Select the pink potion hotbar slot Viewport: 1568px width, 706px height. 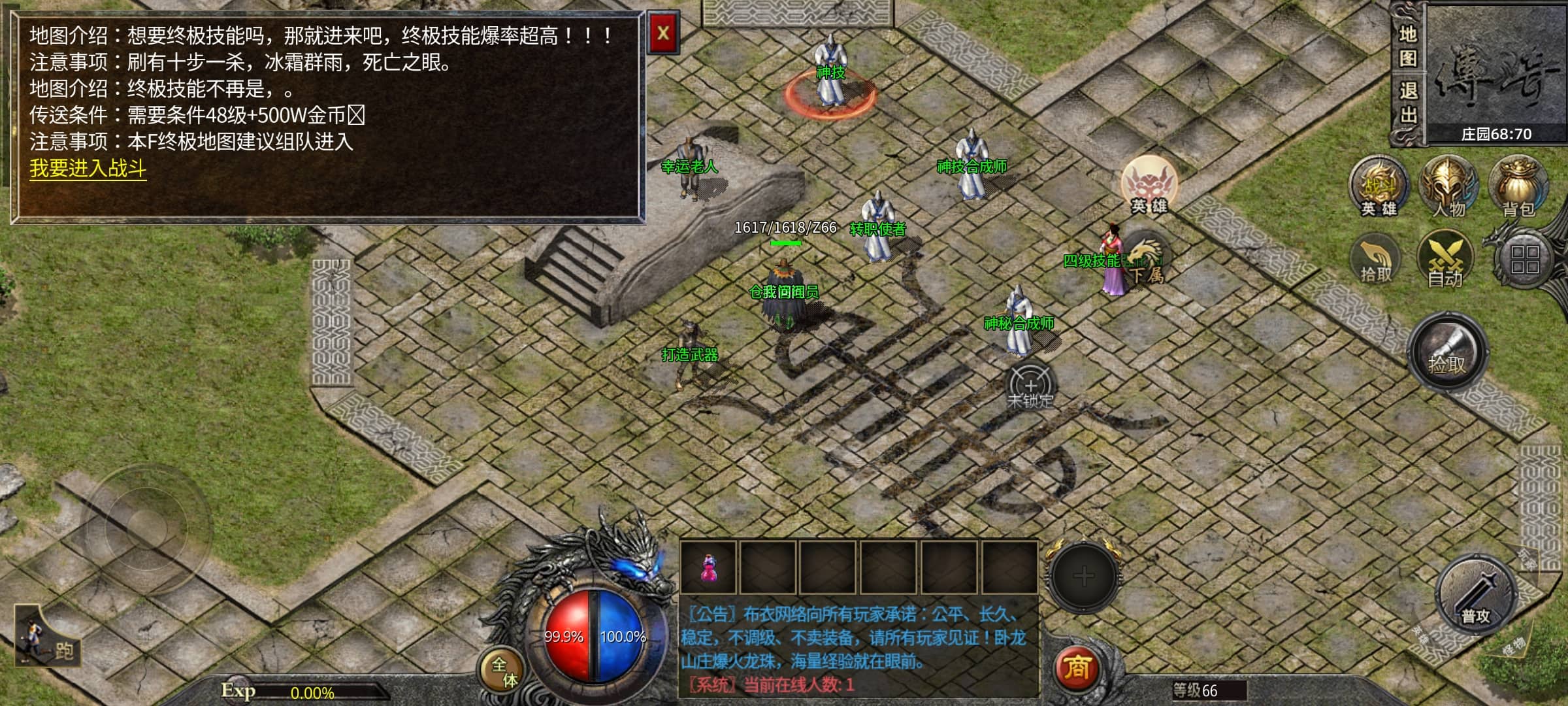point(708,569)
